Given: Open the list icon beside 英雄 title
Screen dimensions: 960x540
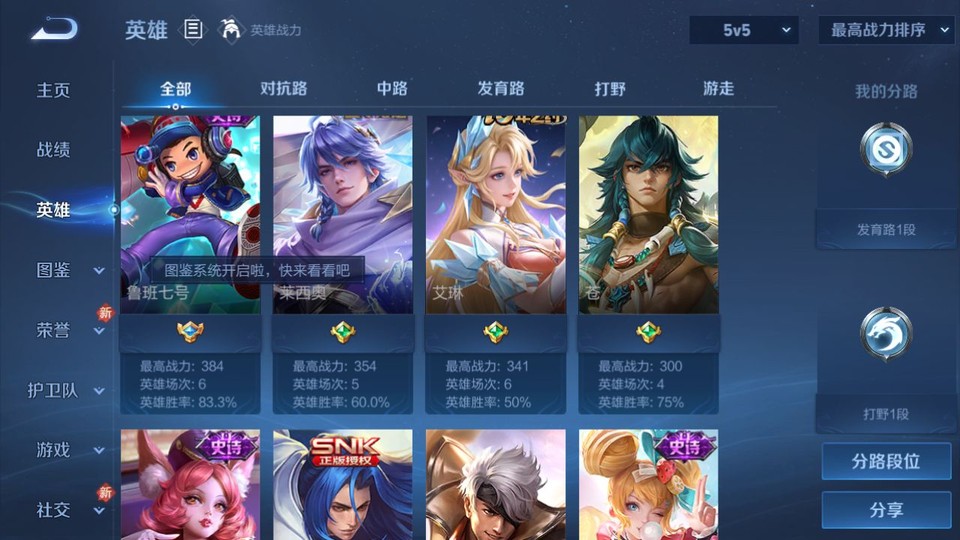Looking at the screenshot, I should [x=193, y=30].
